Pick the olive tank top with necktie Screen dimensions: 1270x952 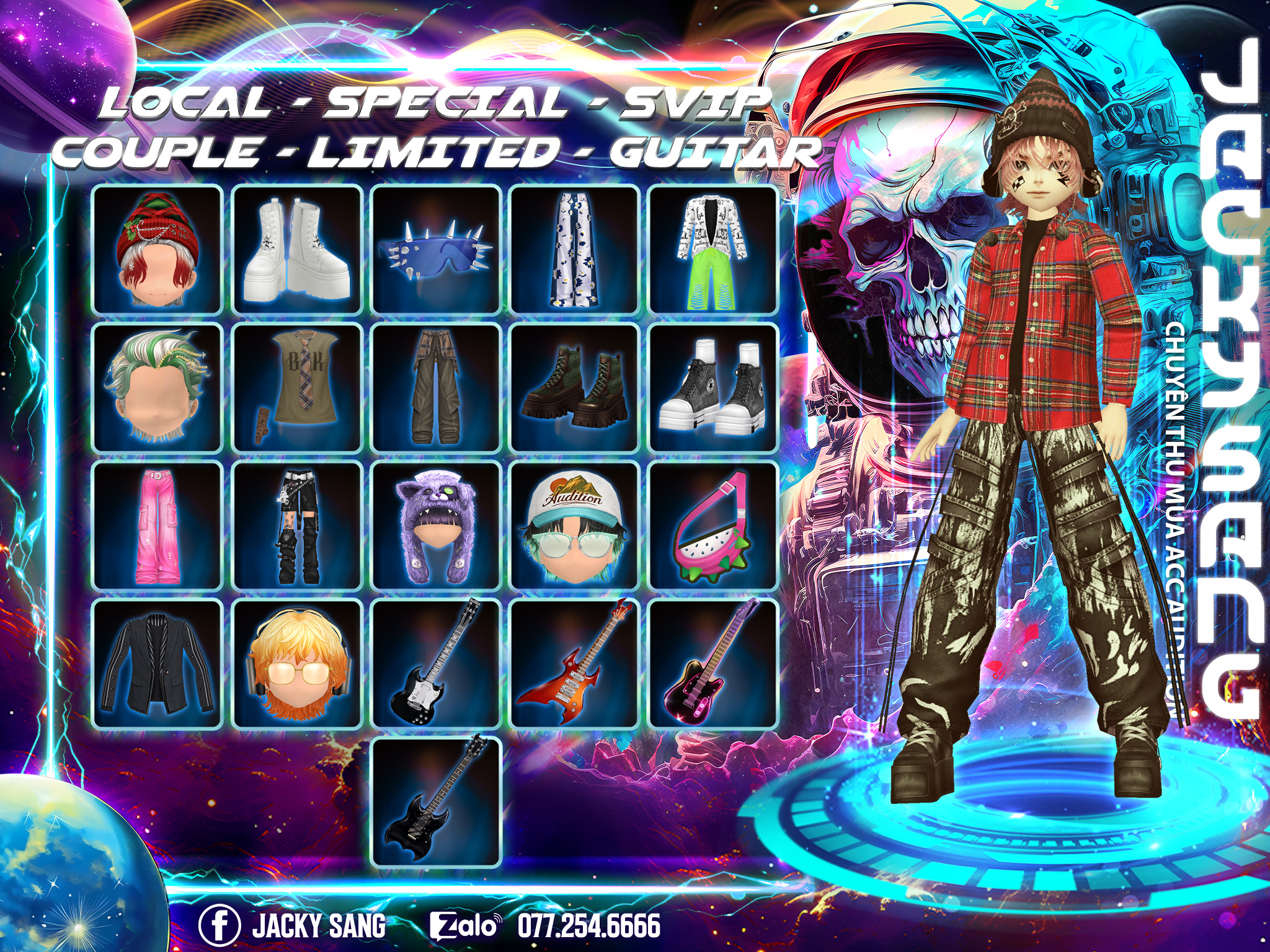point(297,387)
